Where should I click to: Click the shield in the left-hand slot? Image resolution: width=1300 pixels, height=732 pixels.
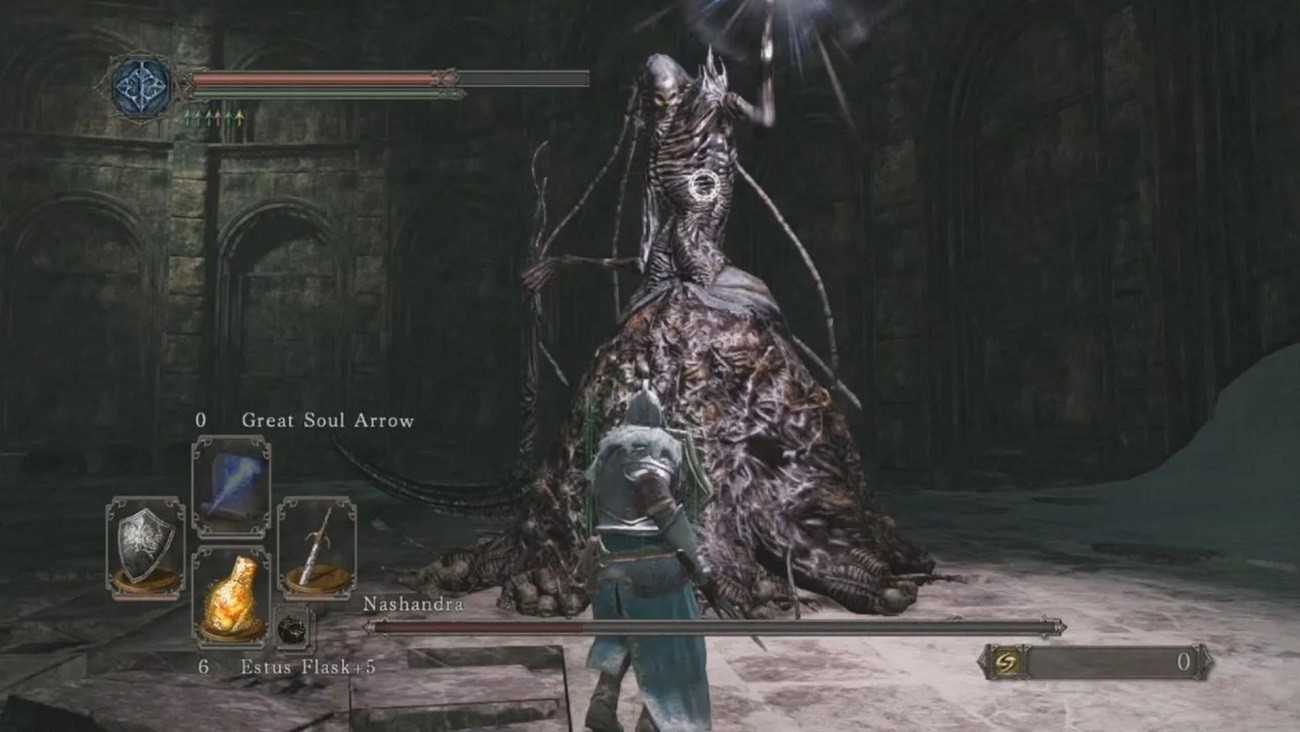click(x=146, y=548)
